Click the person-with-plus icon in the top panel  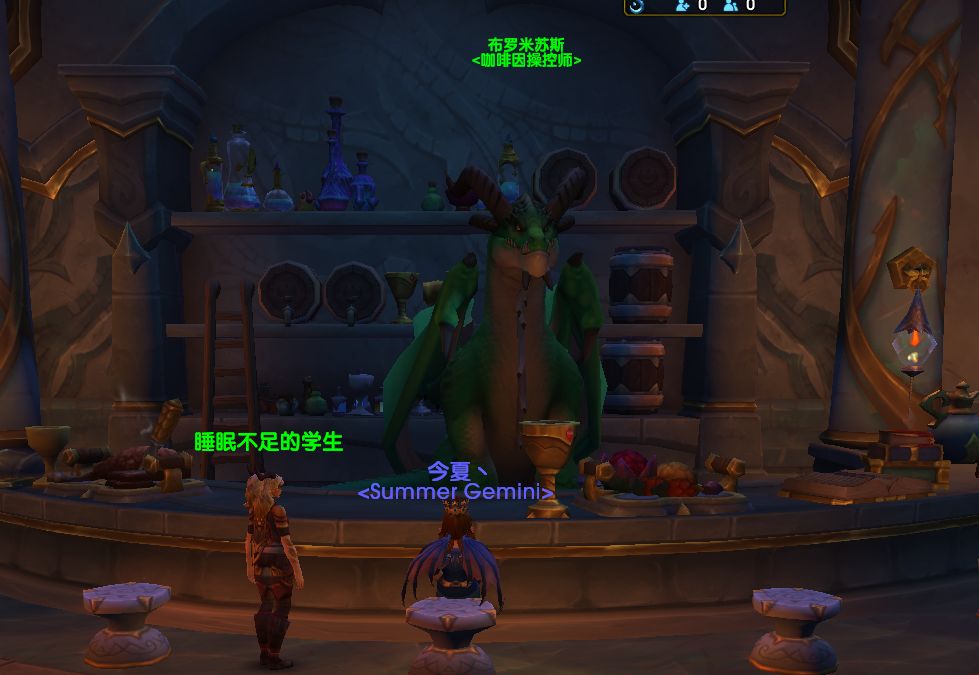[683, 5]
